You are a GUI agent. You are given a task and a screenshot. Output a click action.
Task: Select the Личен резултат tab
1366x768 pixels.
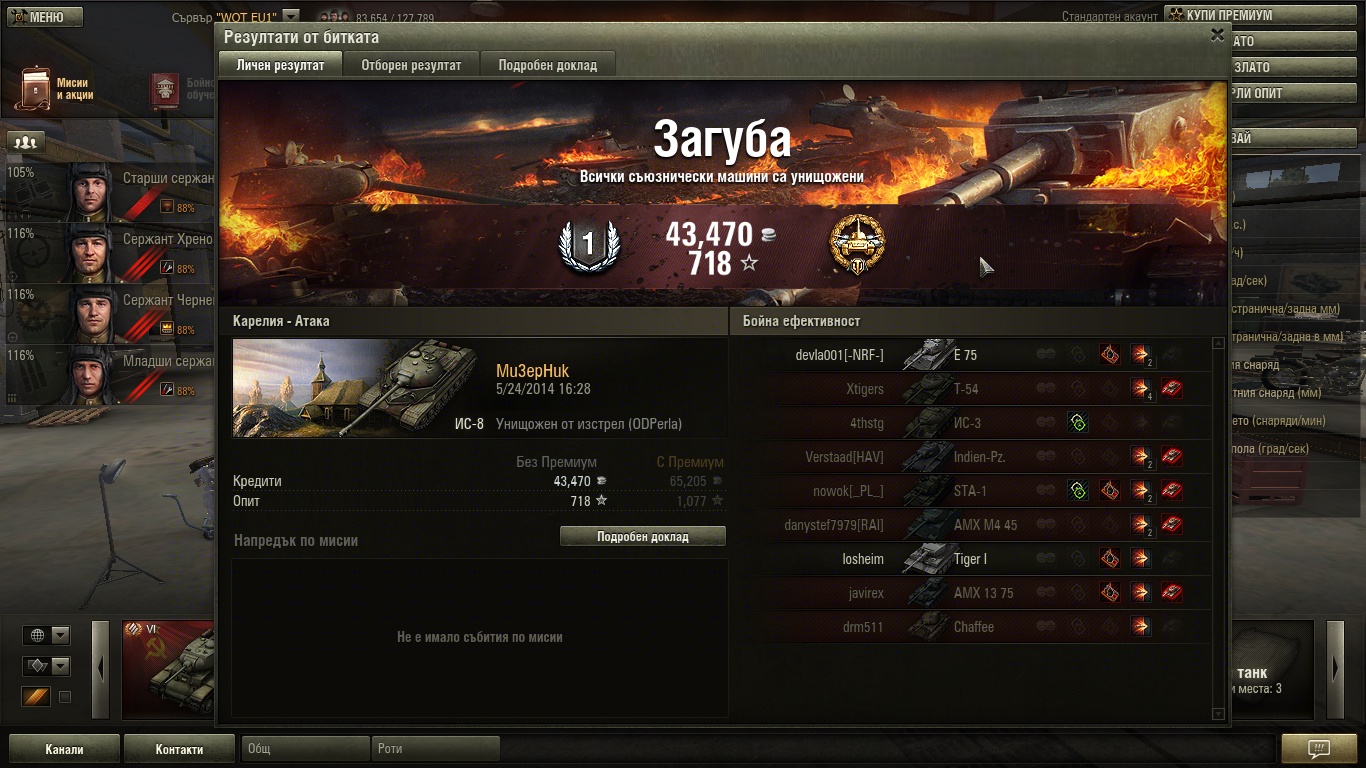[280, 65]
